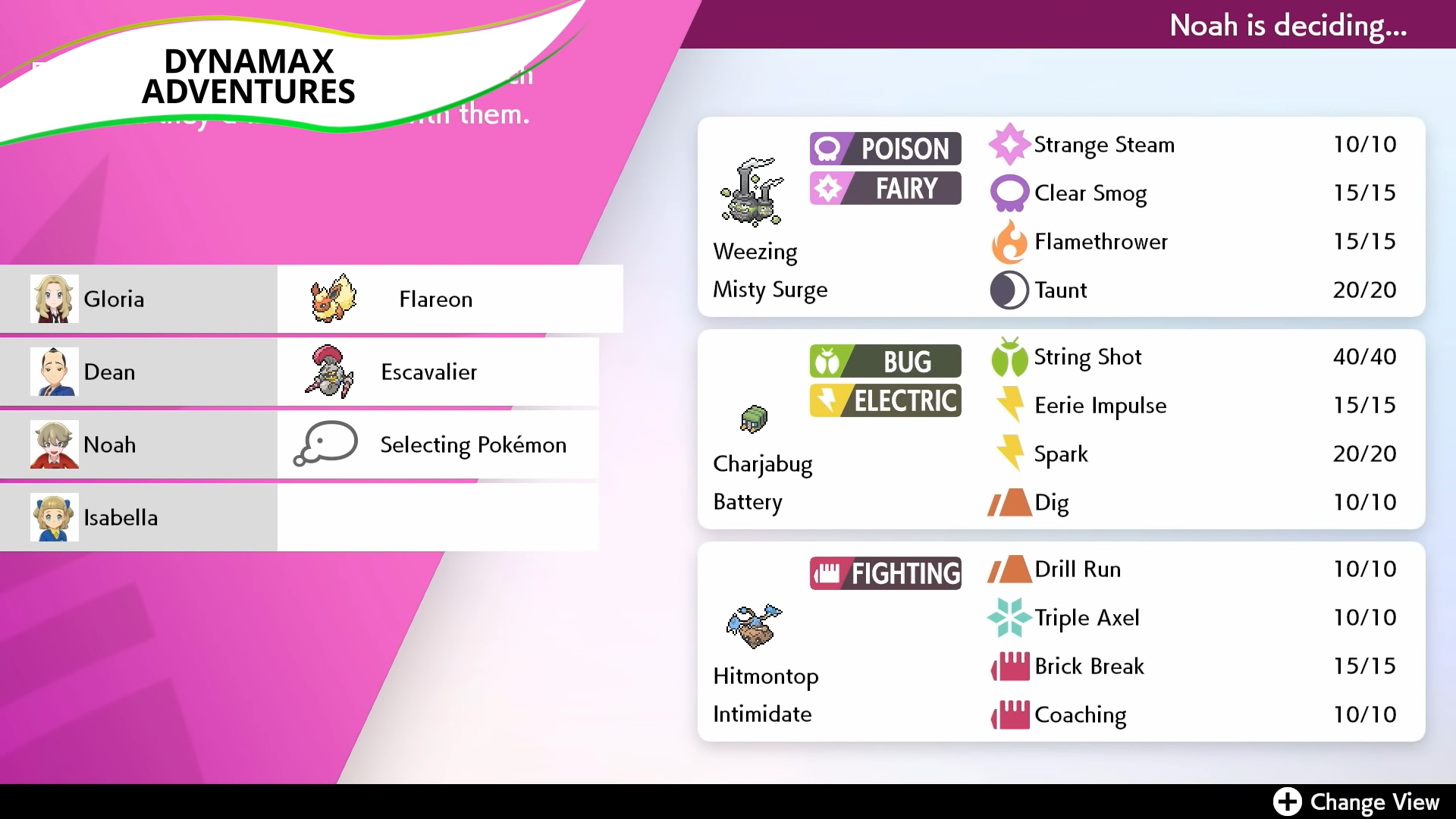Click the Taunt dark-type move icon

pos(1009,290)
